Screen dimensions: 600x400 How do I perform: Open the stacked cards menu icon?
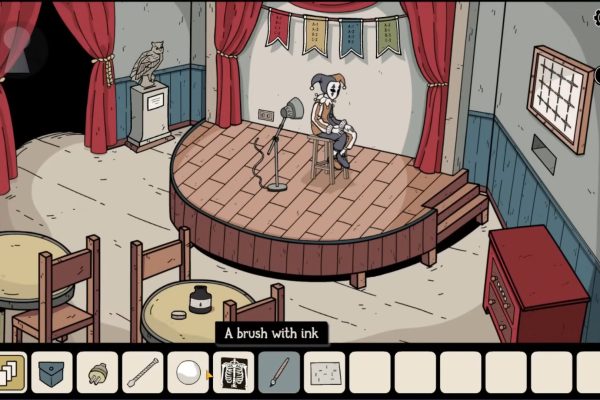[x=12, y=372]
